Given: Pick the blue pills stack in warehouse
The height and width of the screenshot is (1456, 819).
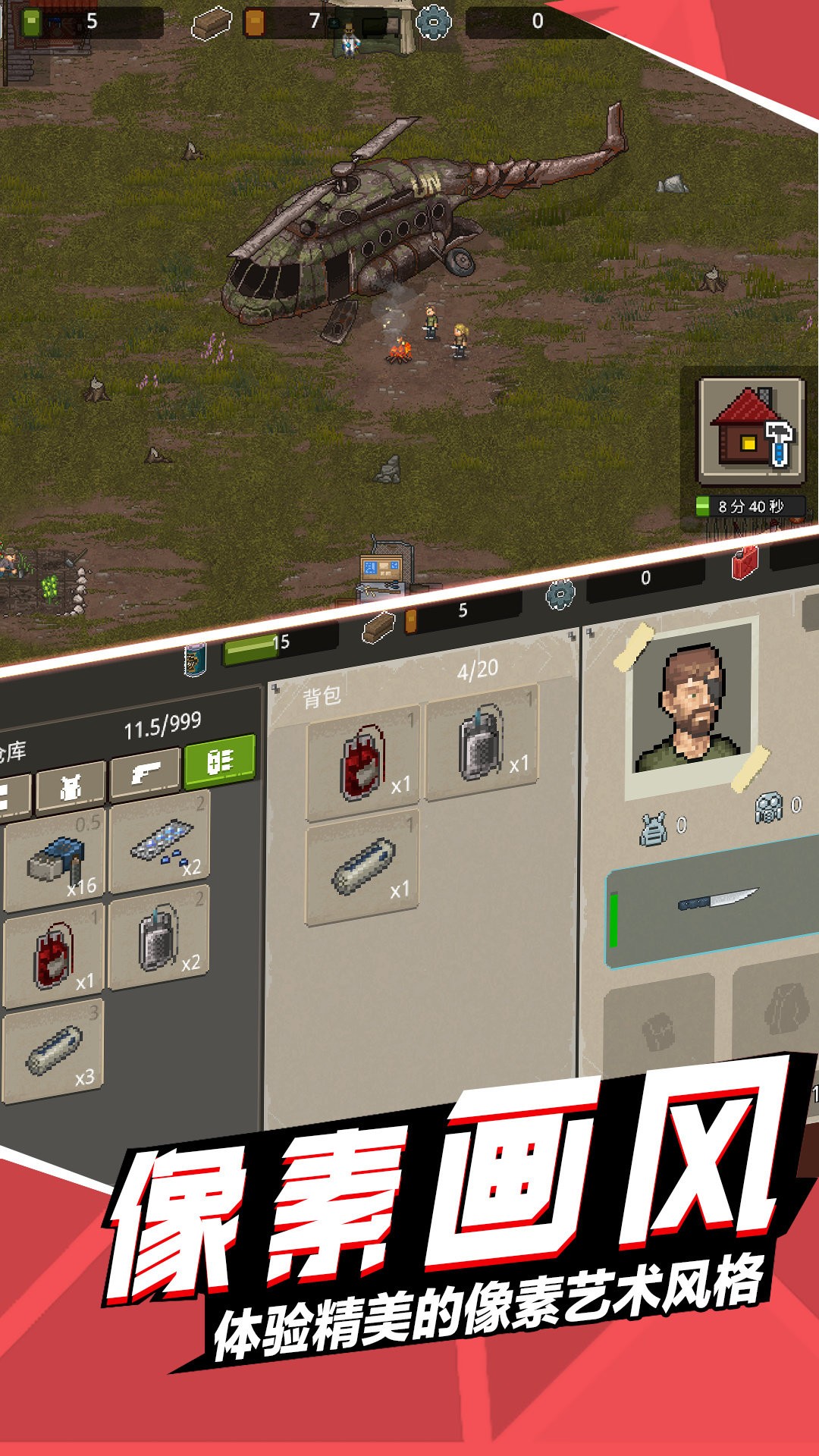Looking at the screenshot, I should (160, 843).
